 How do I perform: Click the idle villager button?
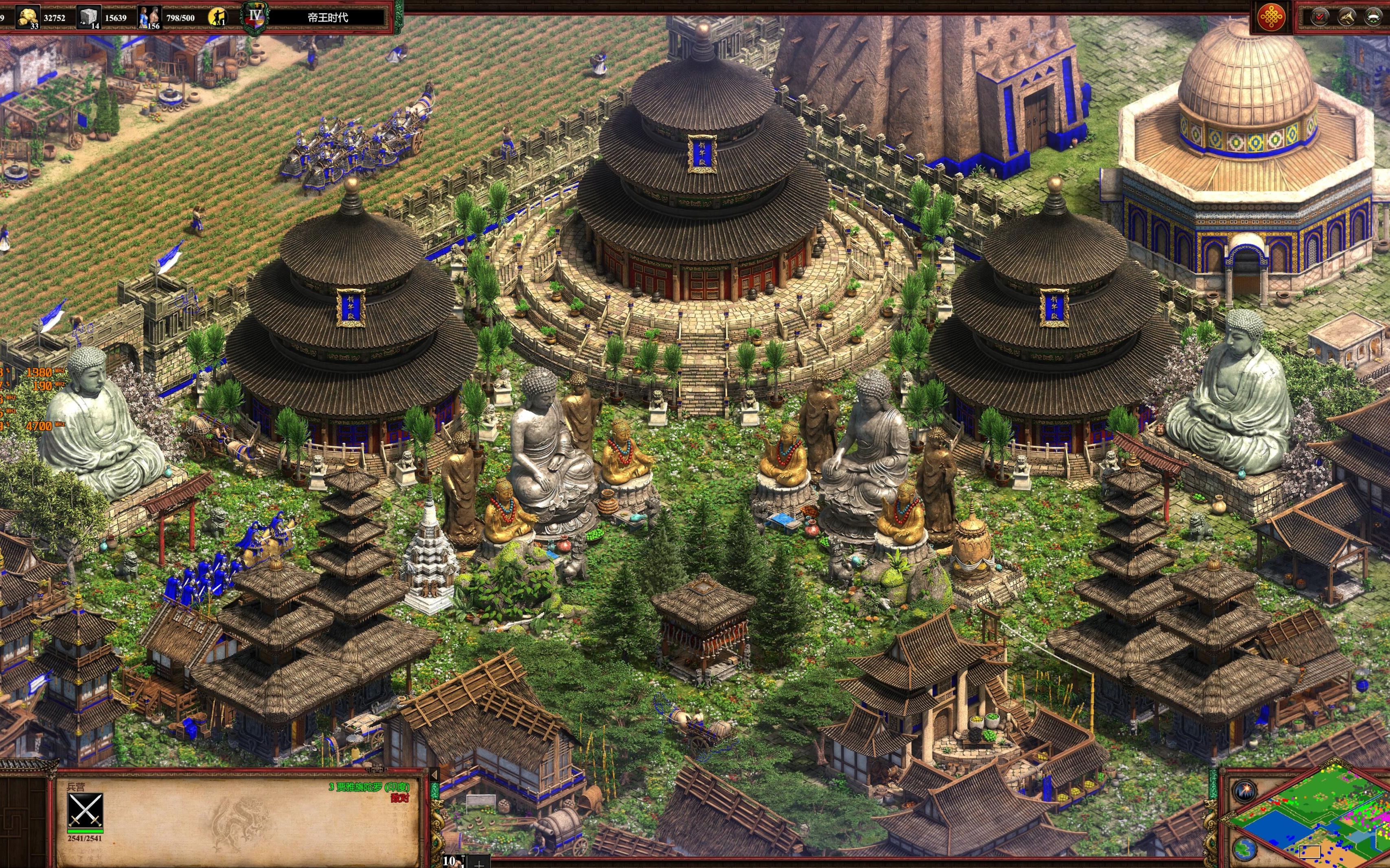[217, 17]
